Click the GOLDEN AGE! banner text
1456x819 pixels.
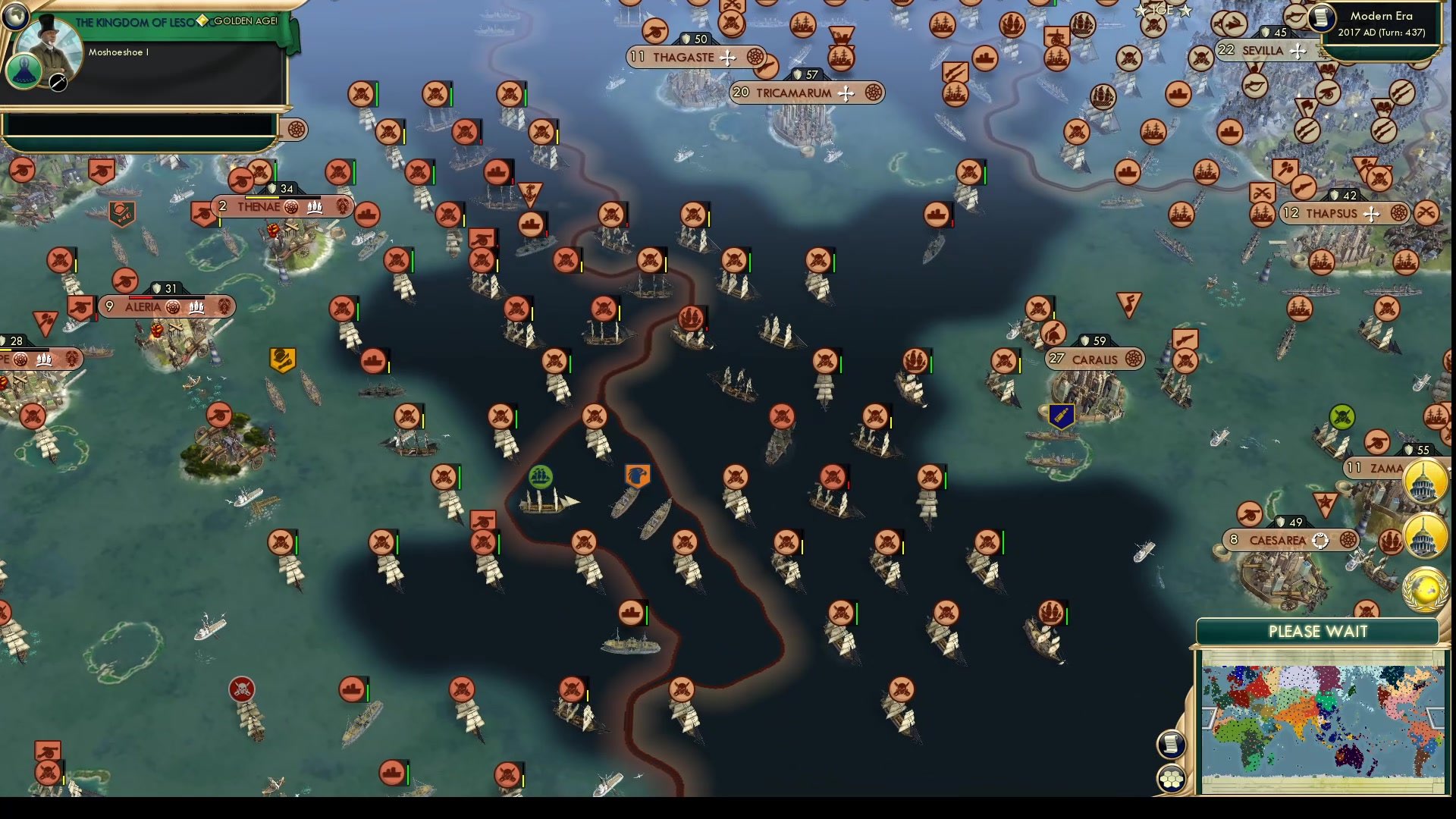tap(246, 21)
